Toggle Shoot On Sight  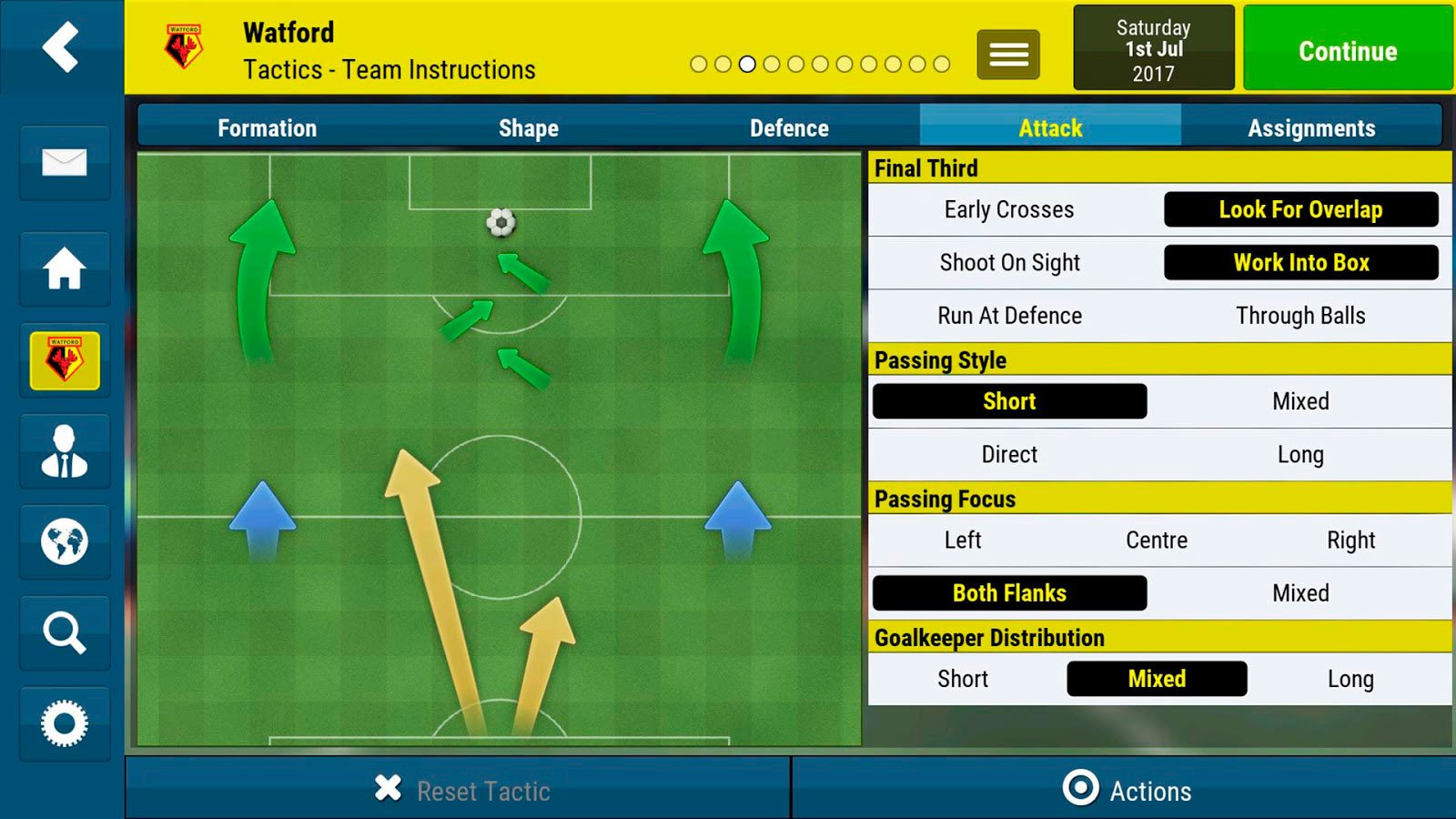click(x=1008, y=263)
